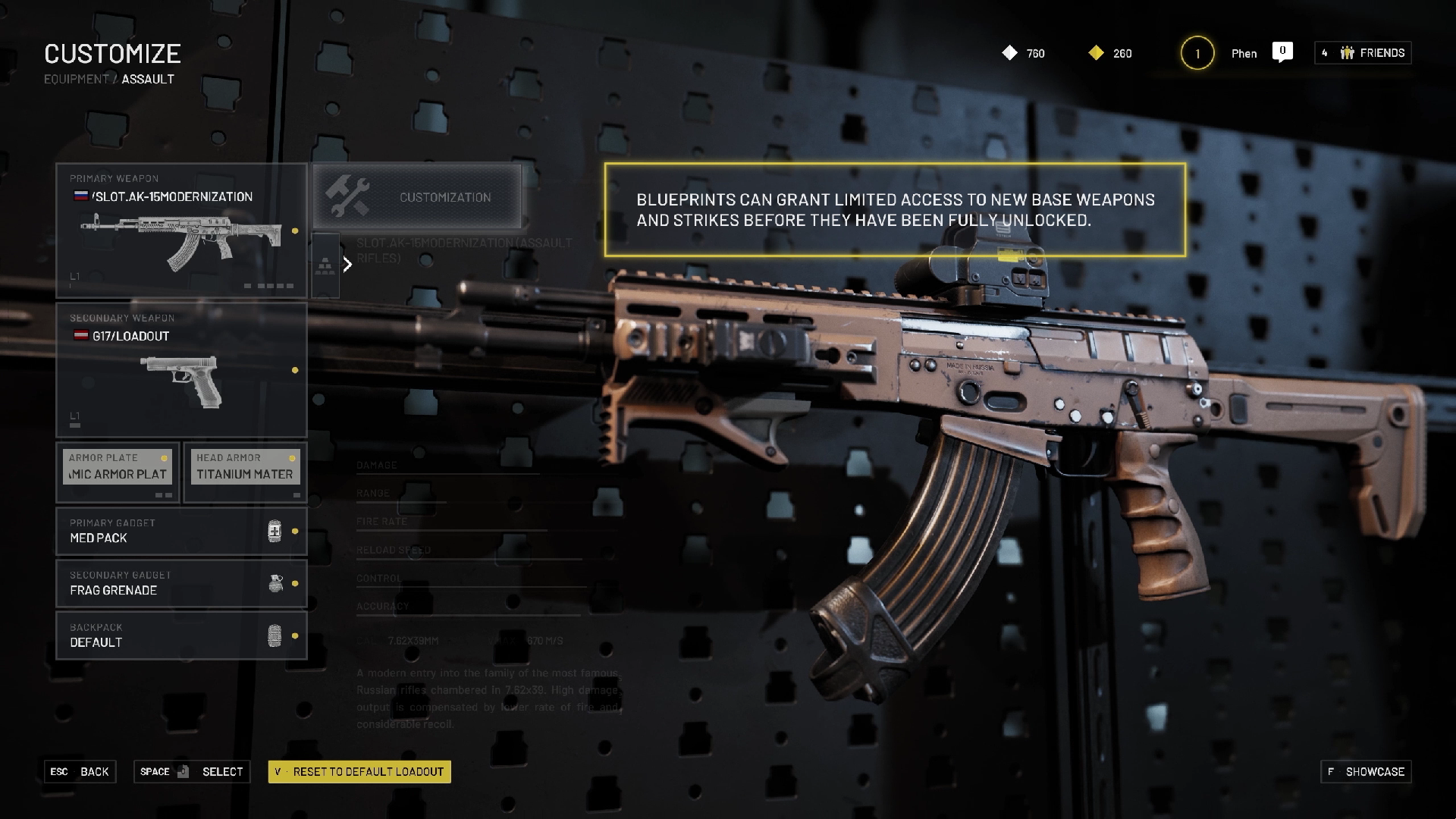The image size is (1456, 819).
Task: Click the Select button
Action: click(192, 772)
